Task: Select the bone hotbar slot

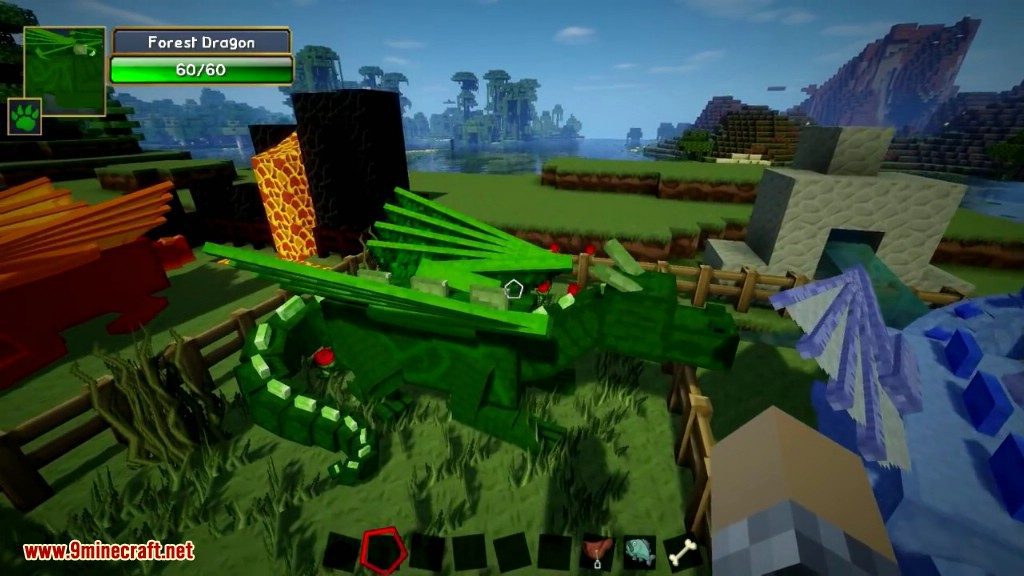Action: [685, 551]
